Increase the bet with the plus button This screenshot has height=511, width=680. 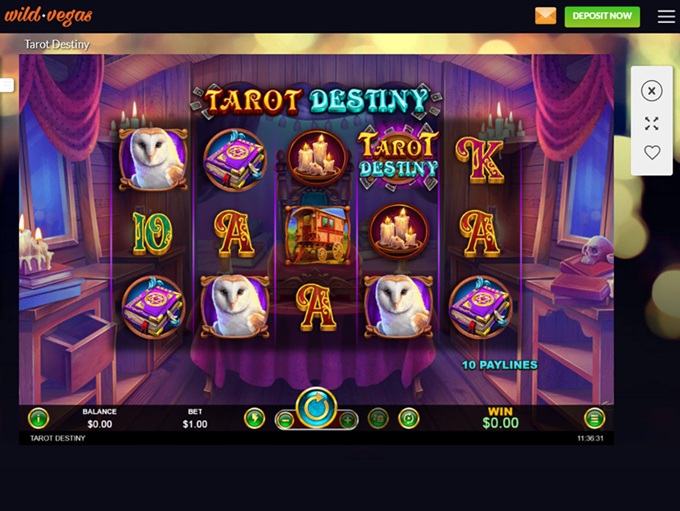(x=347, y=420)
